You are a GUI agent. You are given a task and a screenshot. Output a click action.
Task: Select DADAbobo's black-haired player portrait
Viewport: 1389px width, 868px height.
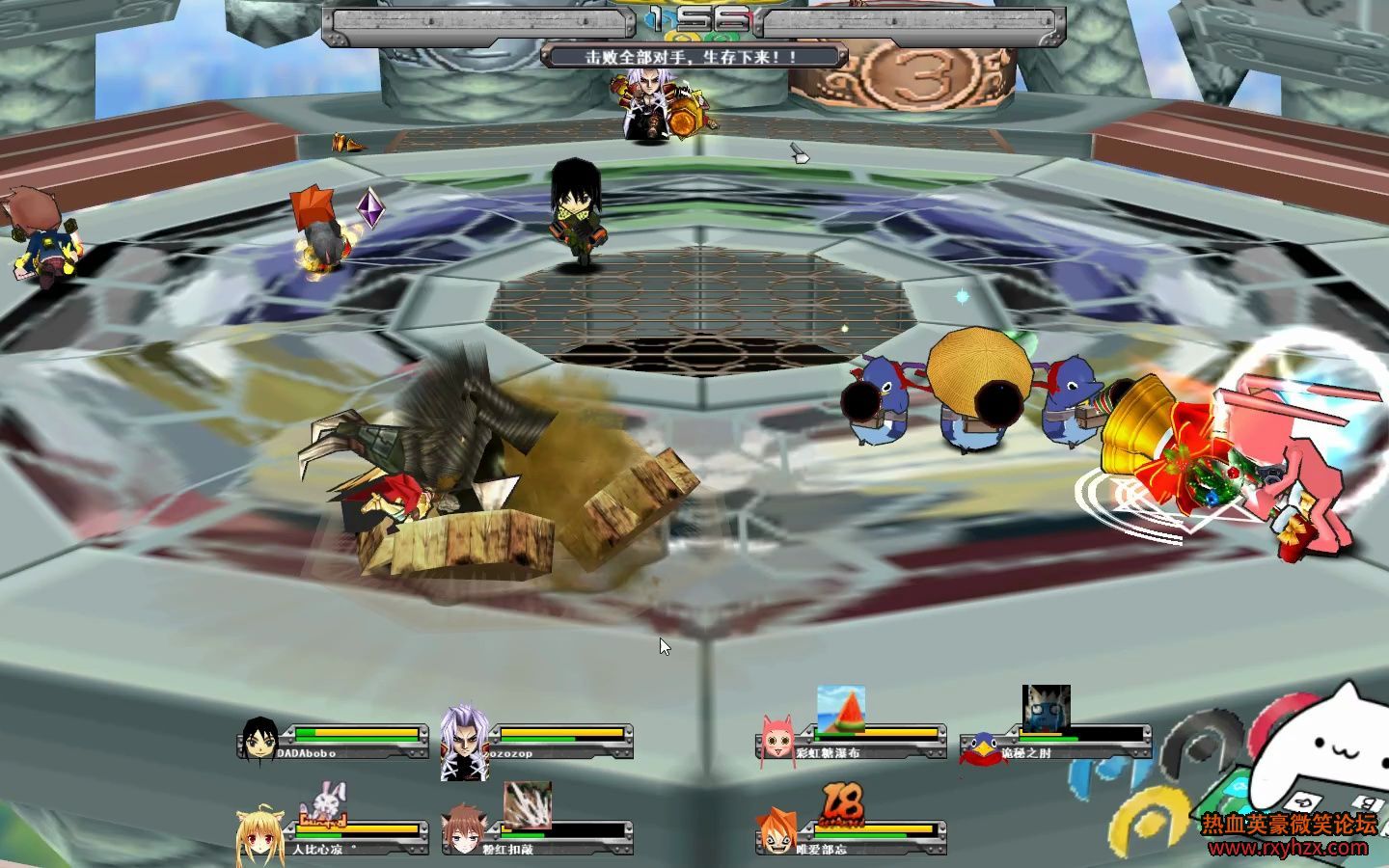pos(259,740)
